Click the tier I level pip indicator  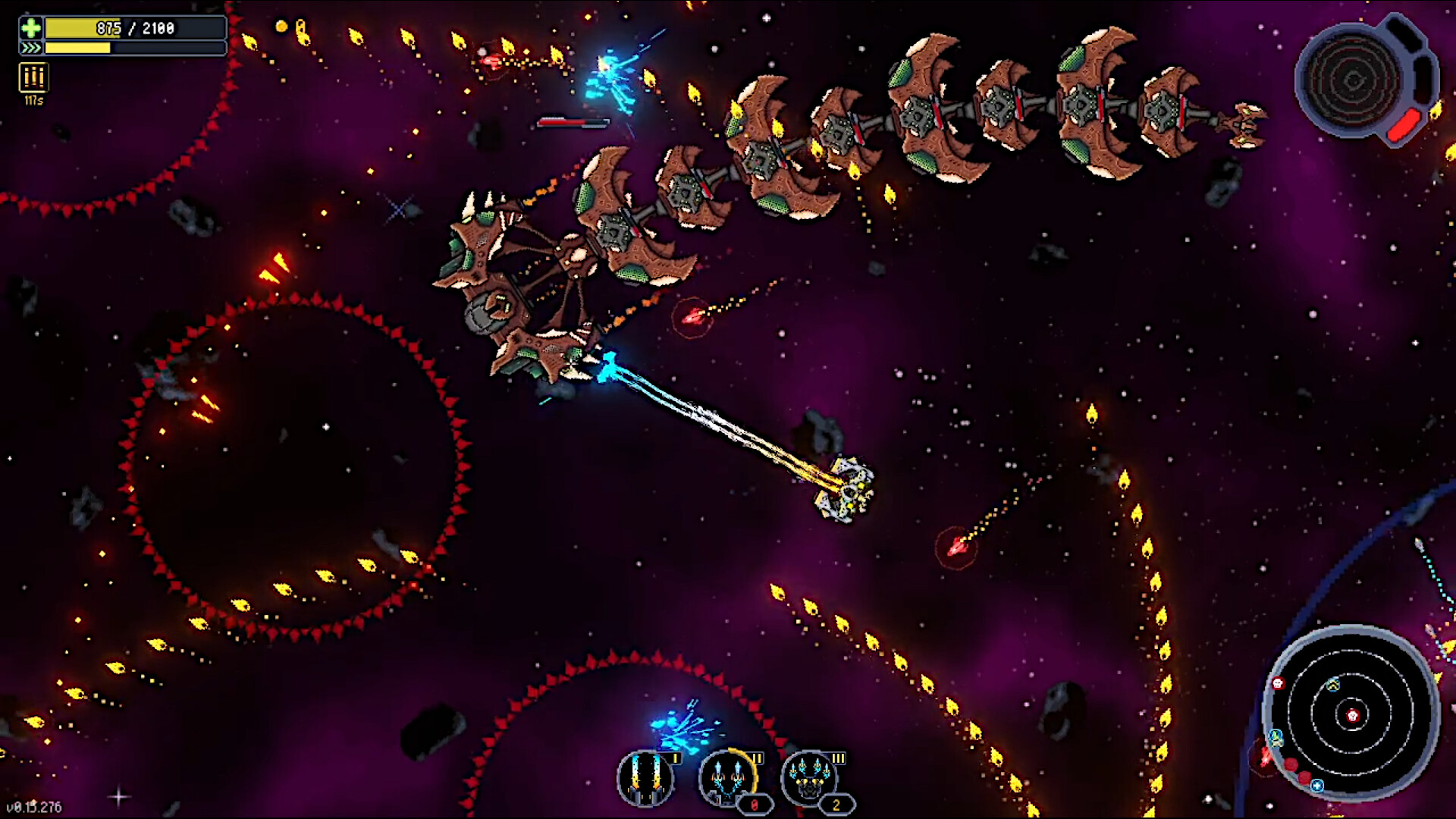[x=676, y=758]
